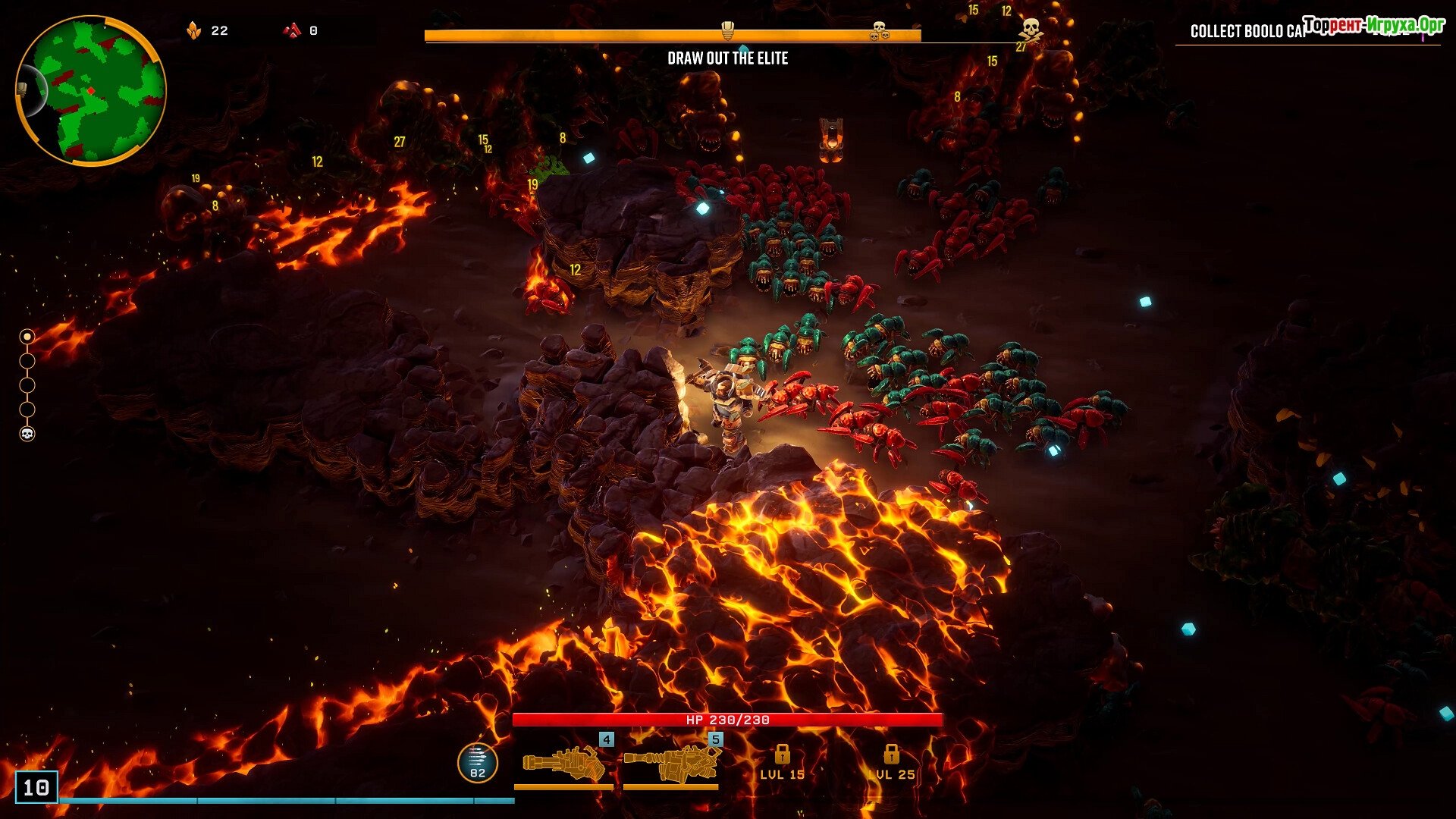
Task: Select the first weapon slot, level 4
Action: point(563,763)
